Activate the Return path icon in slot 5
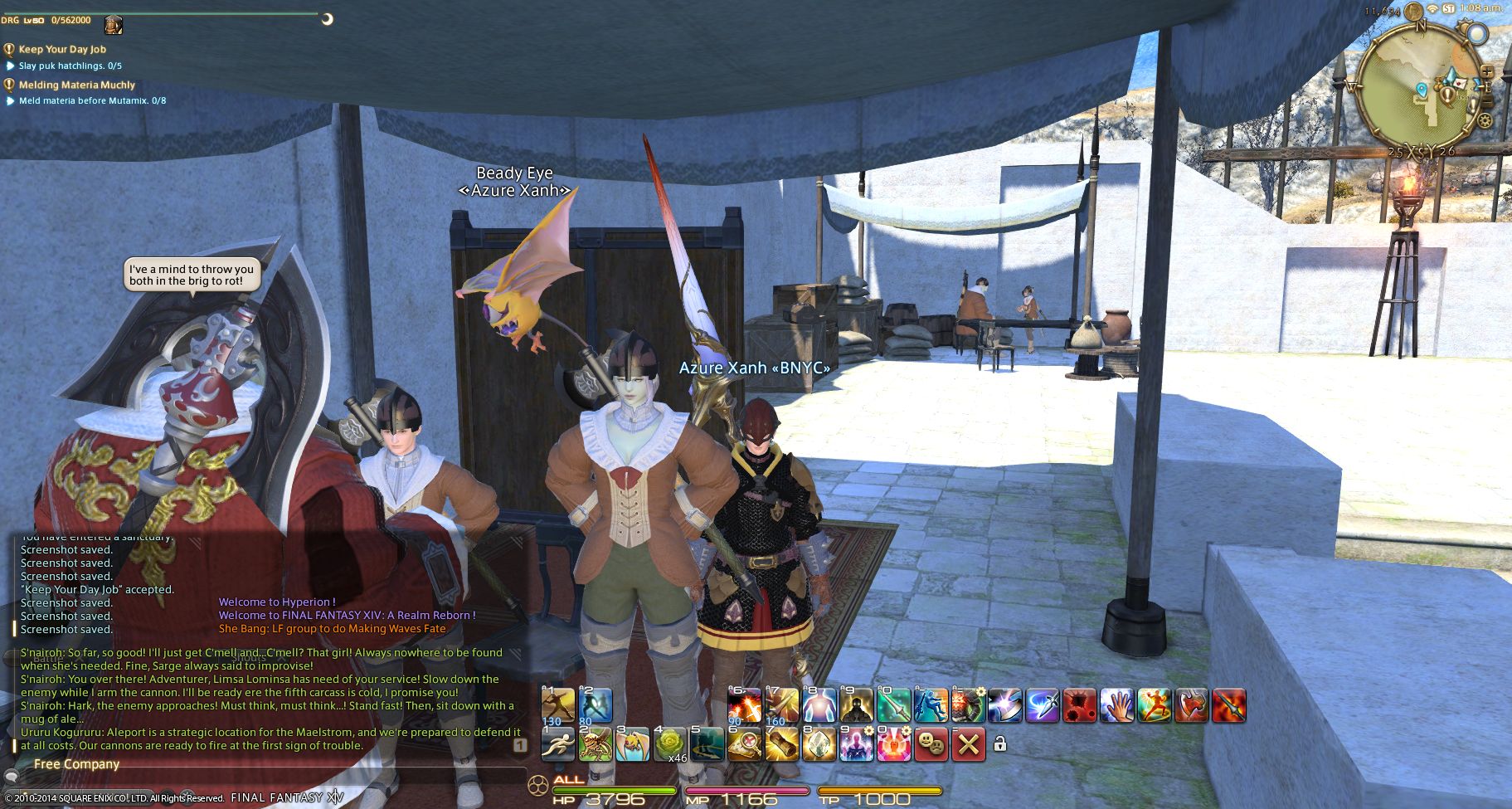The image size is (1512, 809). click(x=707, y=744)
